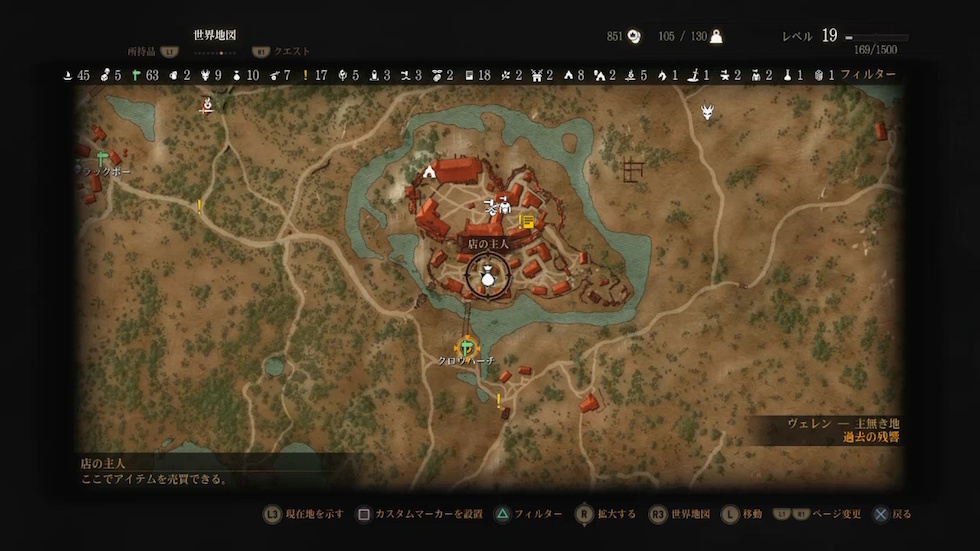Click the Crow's Perch signpost marker
Viewport: 980px width, 551px height.
tap(467, 346)
